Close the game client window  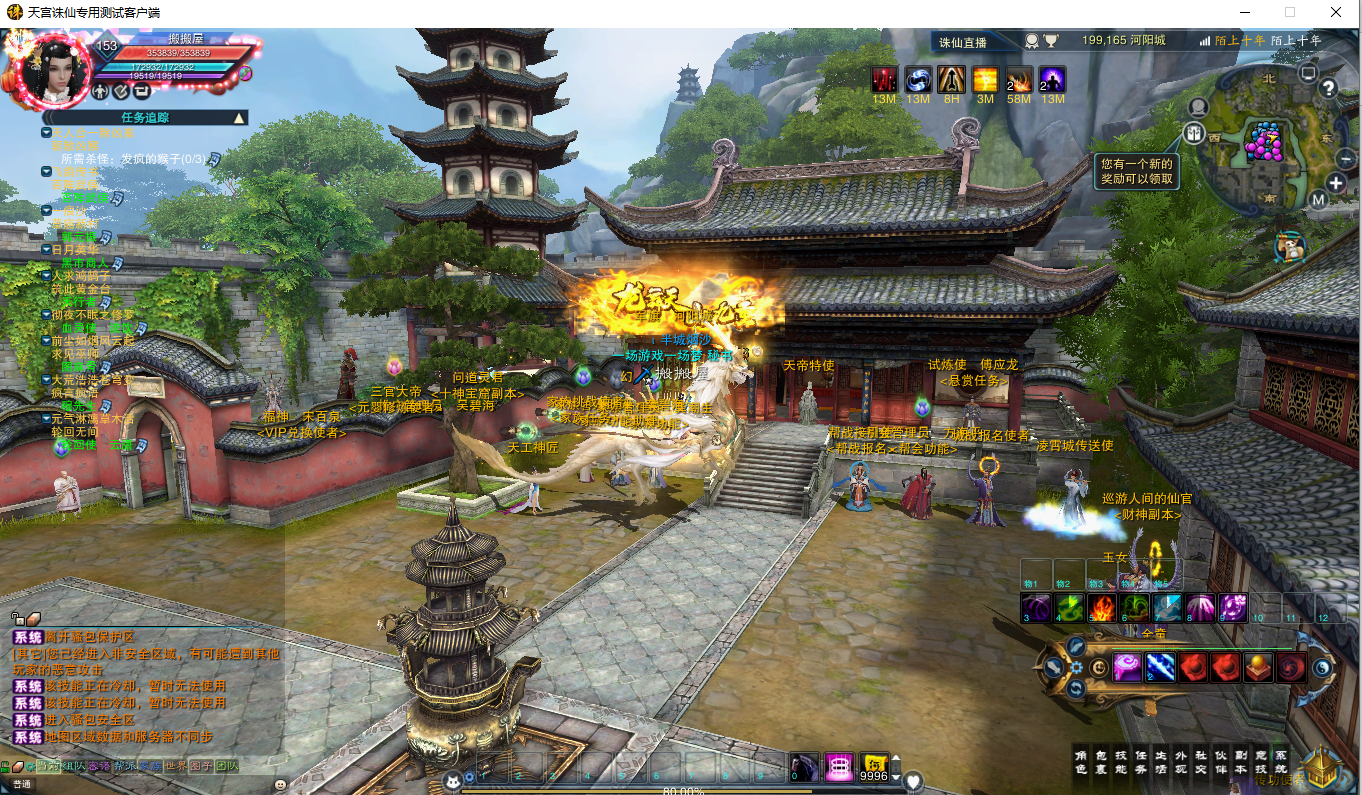click(1336, 12)
